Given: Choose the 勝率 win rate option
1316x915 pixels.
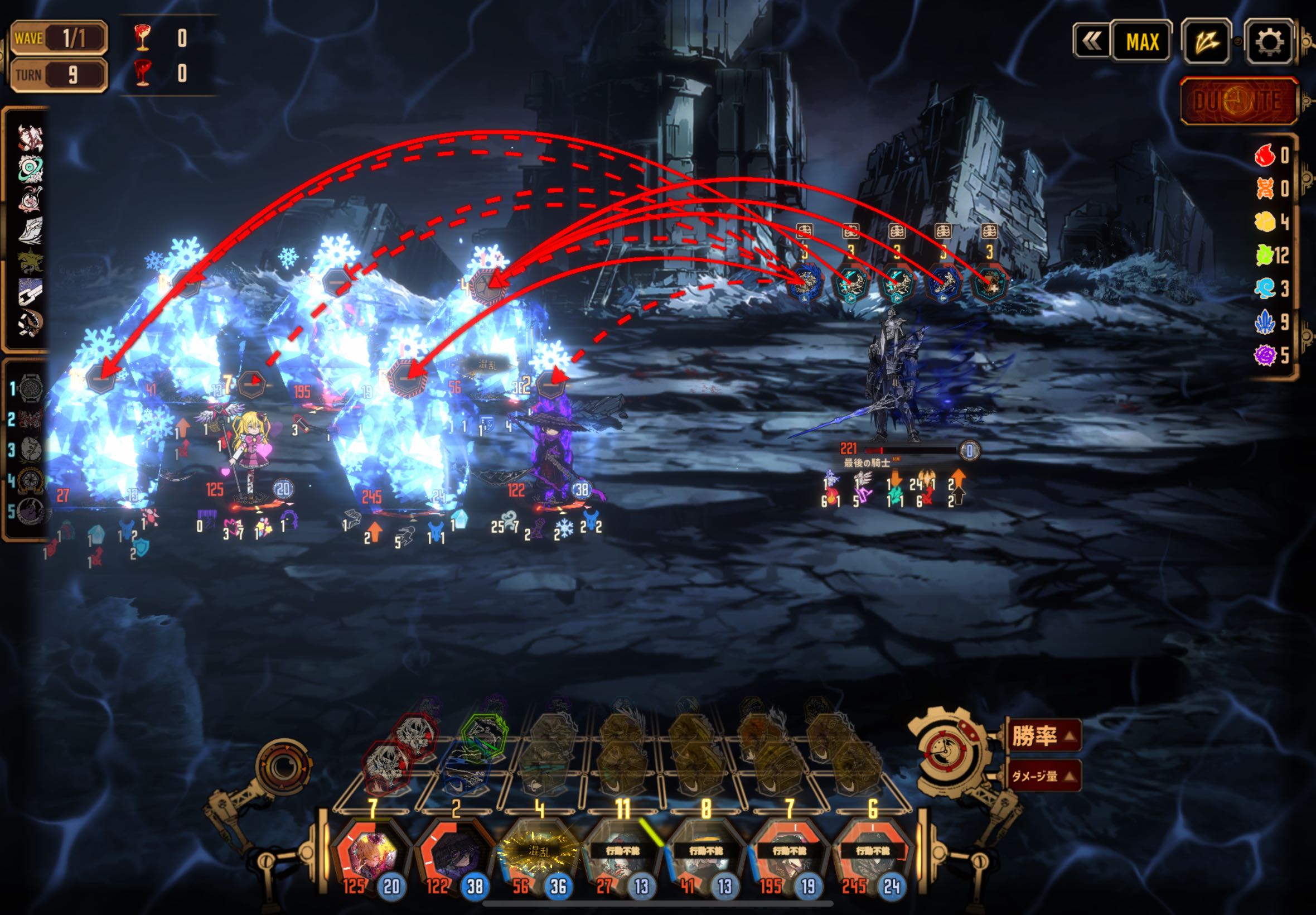Looking at the screenshot, I should coord(1043,735).
